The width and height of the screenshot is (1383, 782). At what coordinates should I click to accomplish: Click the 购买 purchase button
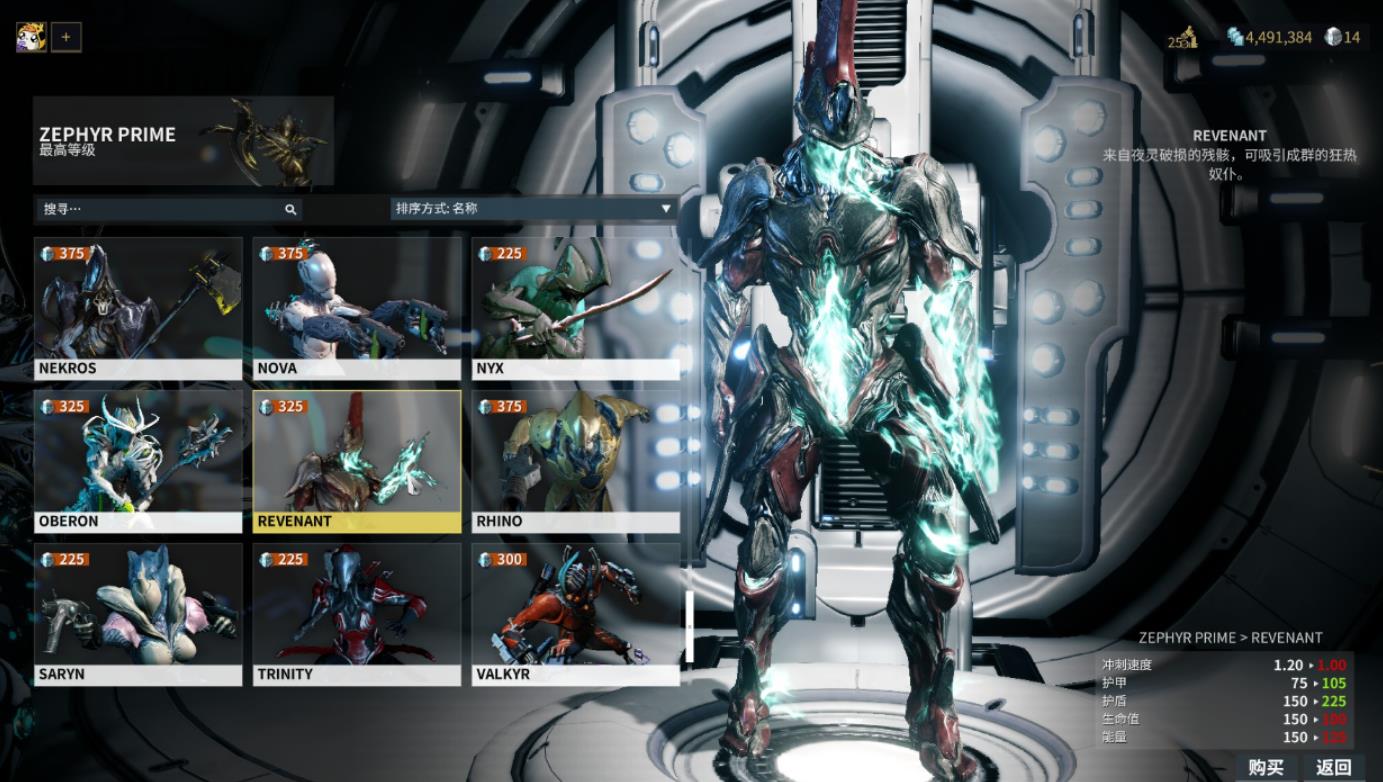(1265, 768)
